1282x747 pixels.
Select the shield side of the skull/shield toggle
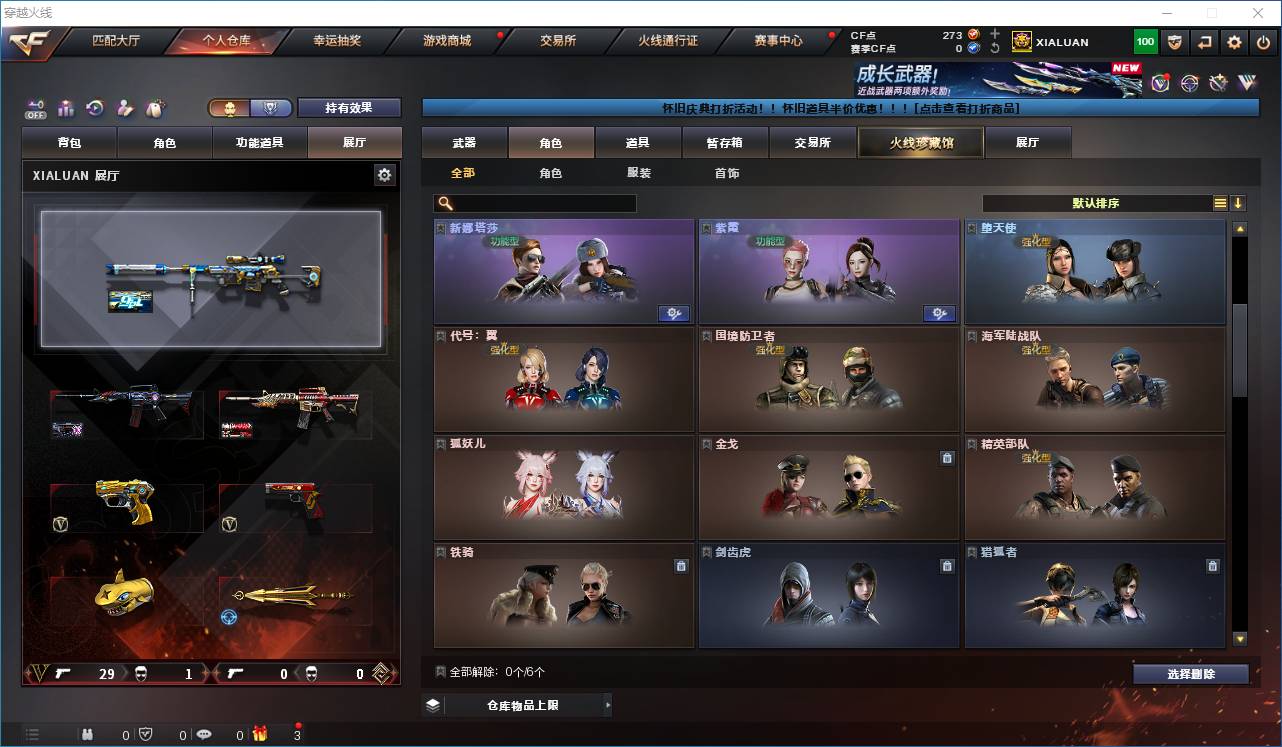271,109
